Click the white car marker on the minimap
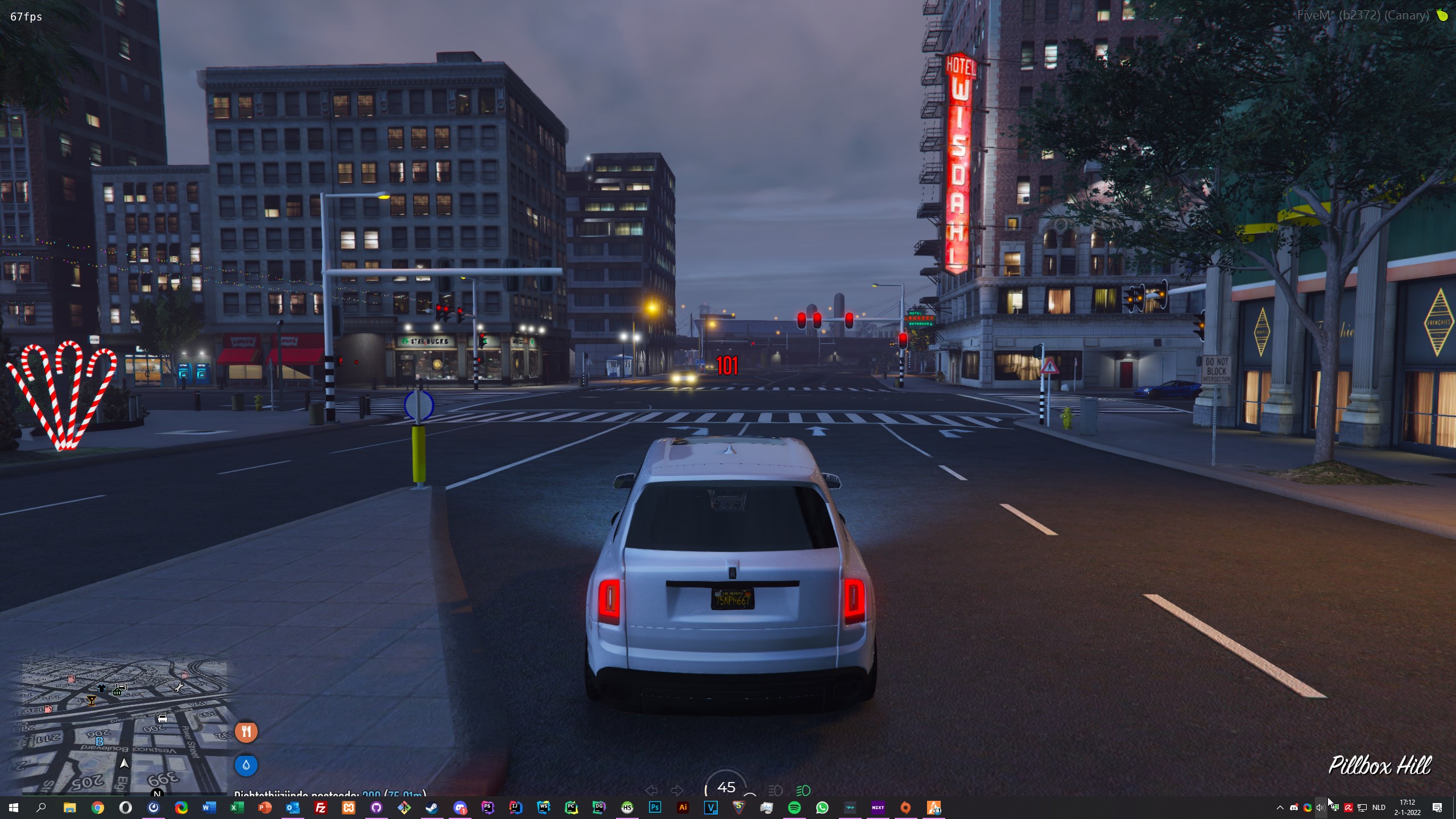Screen dimensions: 1456x819 [x=162, y=719]
